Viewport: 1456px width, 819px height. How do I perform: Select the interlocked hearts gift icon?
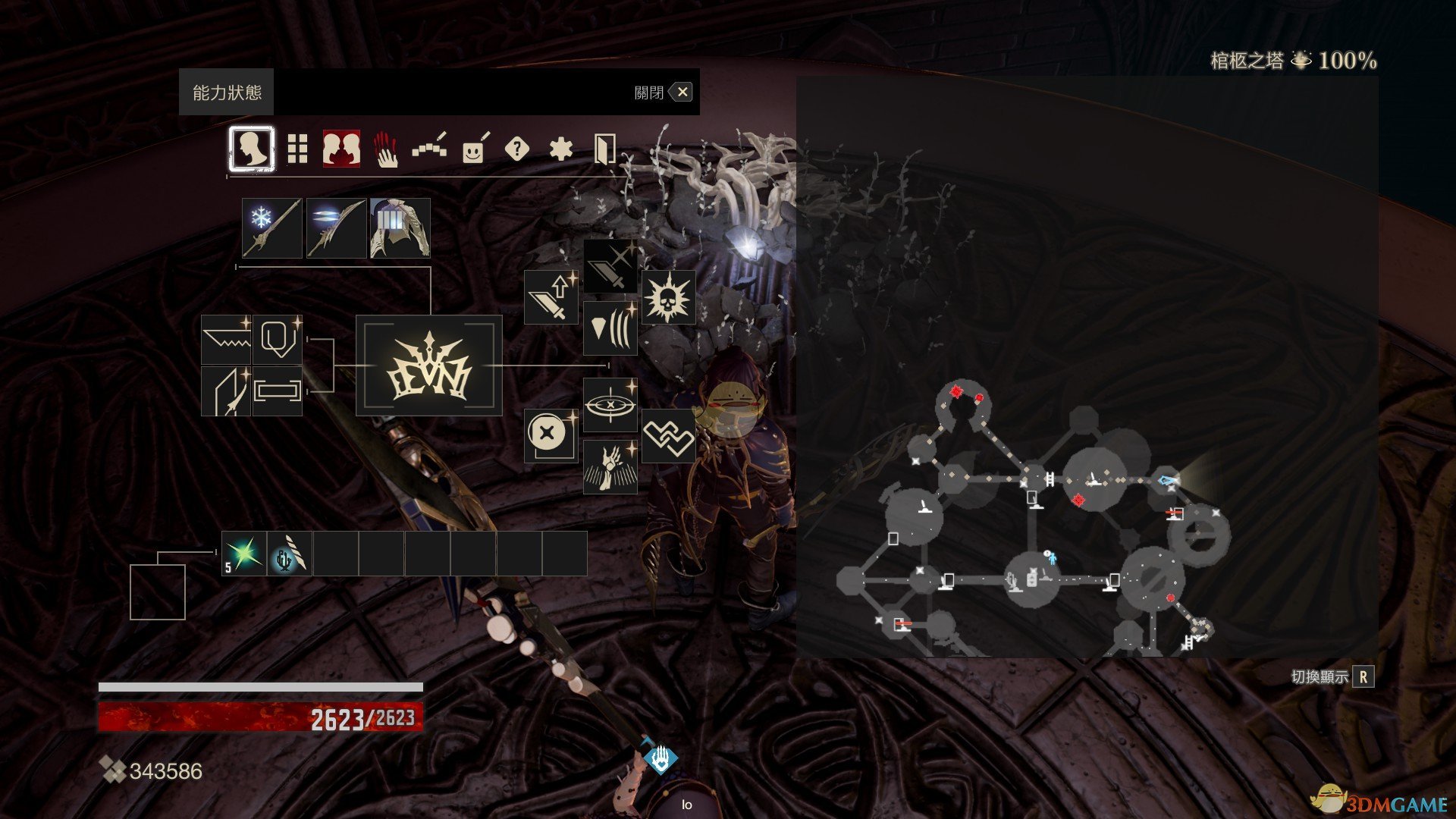668,436
